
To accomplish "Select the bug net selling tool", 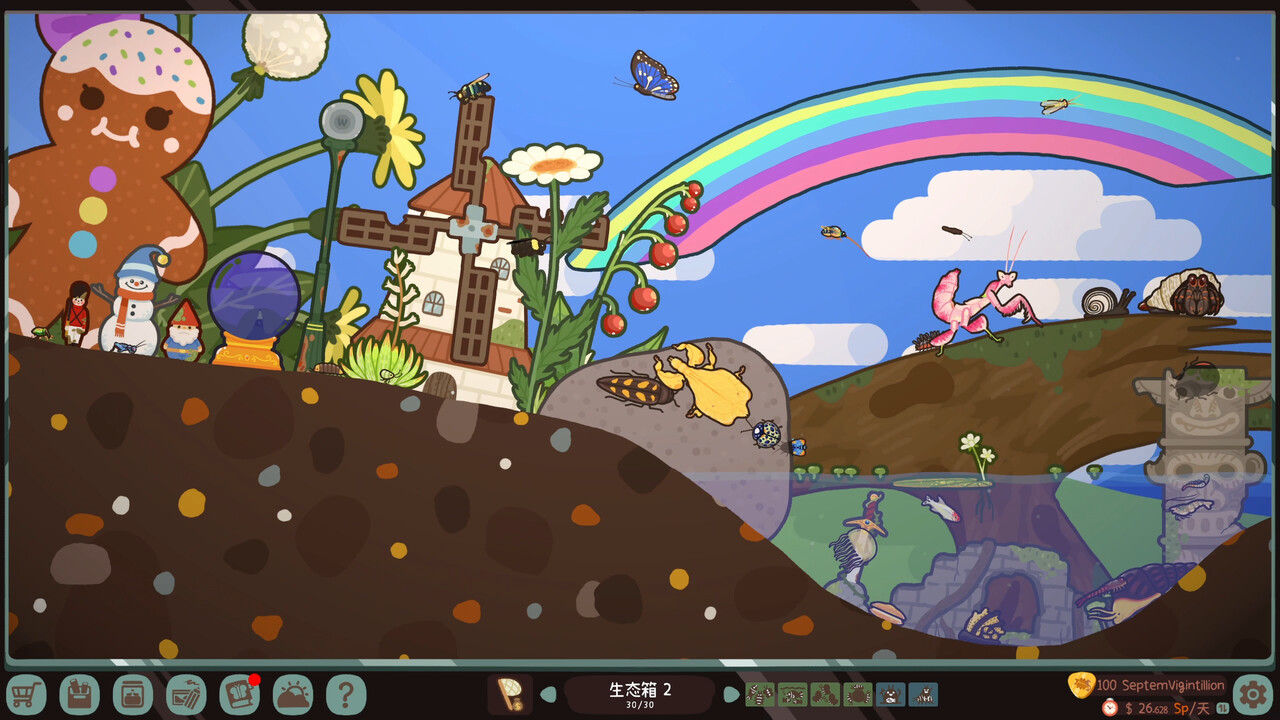I will coord(511,693).
